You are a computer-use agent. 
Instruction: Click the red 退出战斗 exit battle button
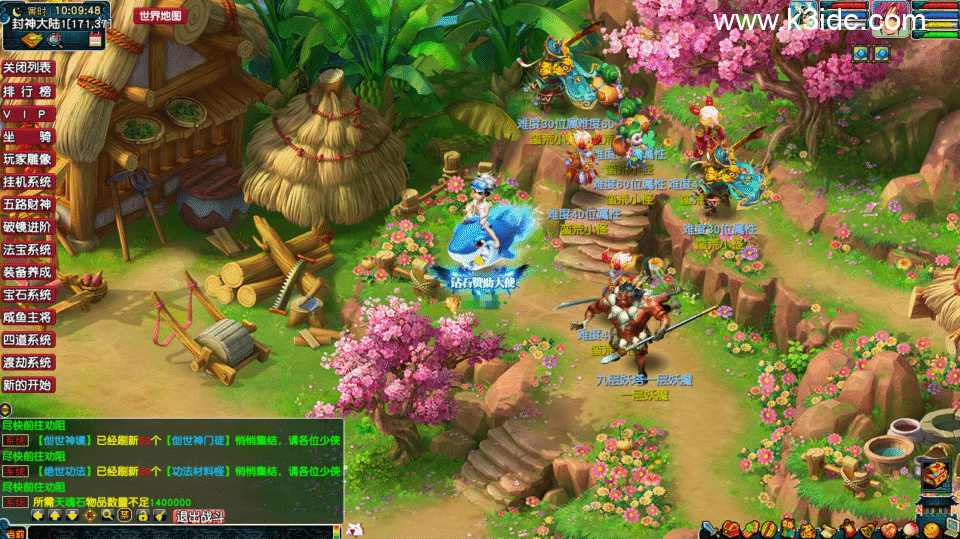(x=200, y=516)
